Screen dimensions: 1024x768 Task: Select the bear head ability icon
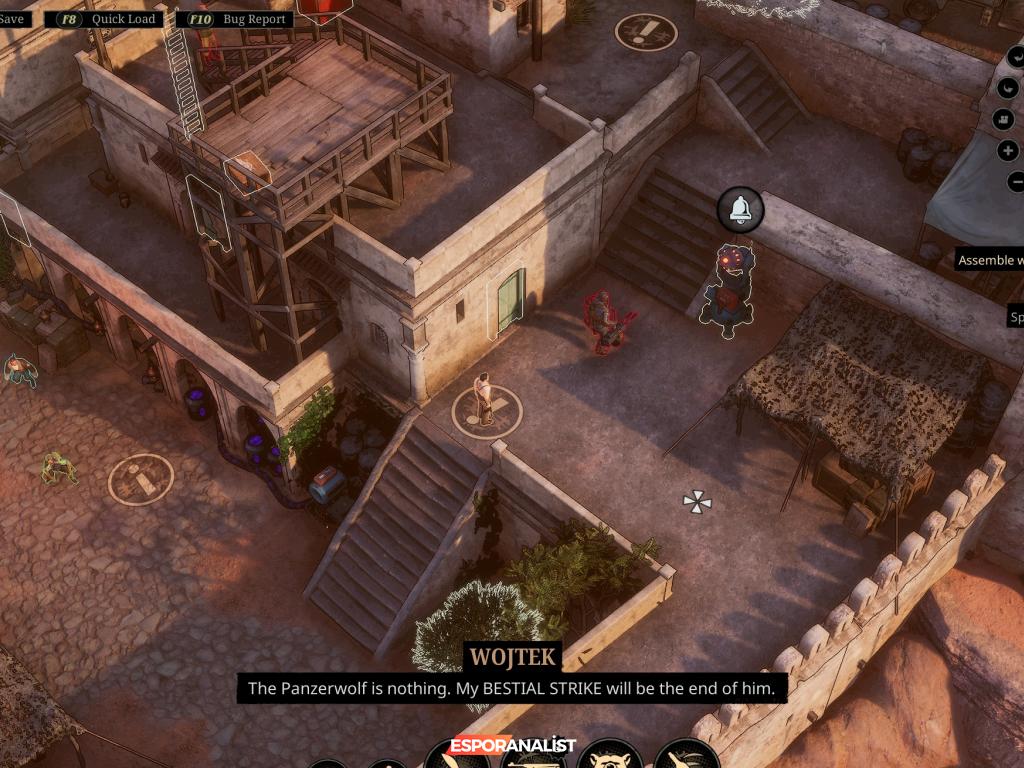click(608, 755)
